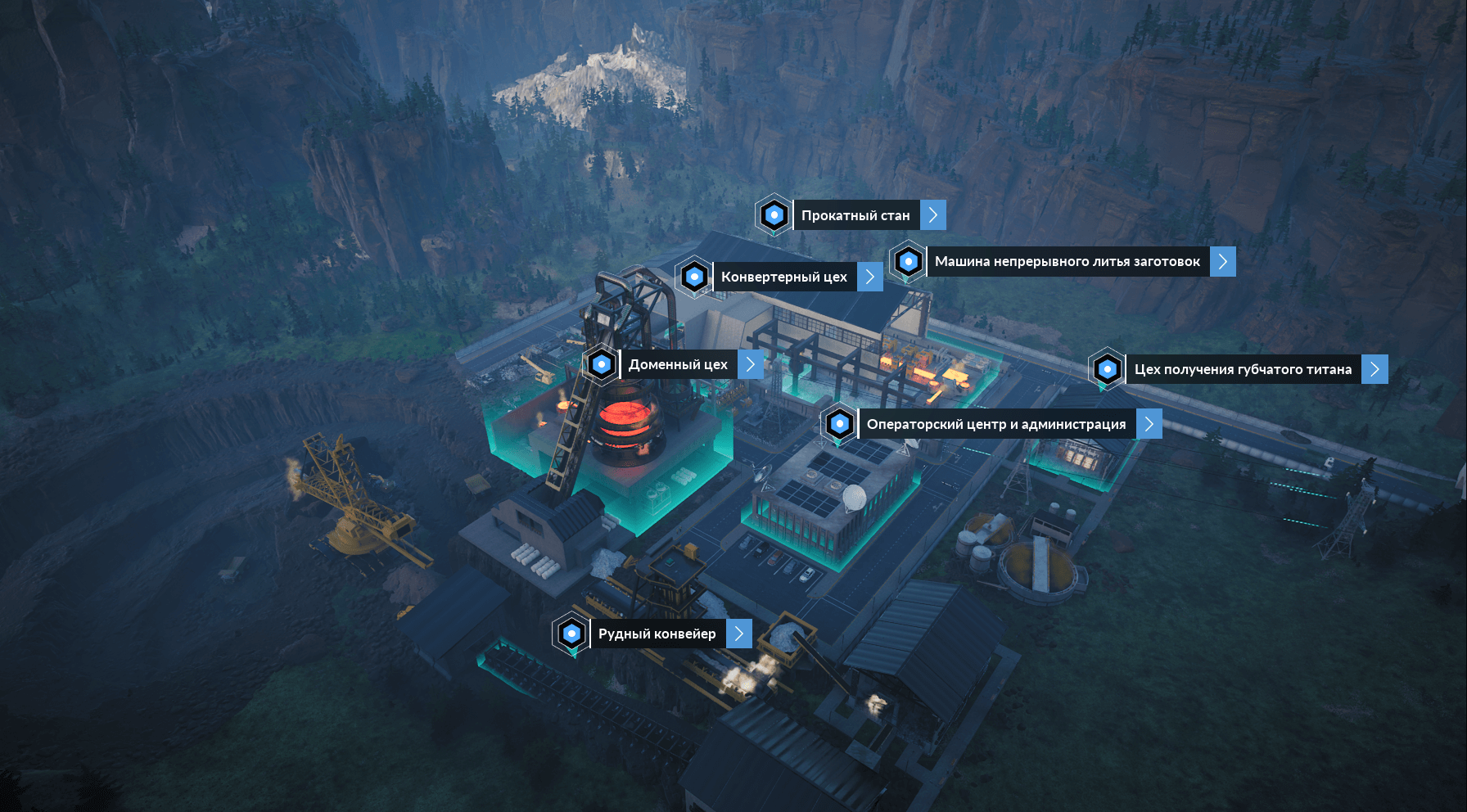
Task: Open the Доменный цех location
Action: (x=678, y=364)
